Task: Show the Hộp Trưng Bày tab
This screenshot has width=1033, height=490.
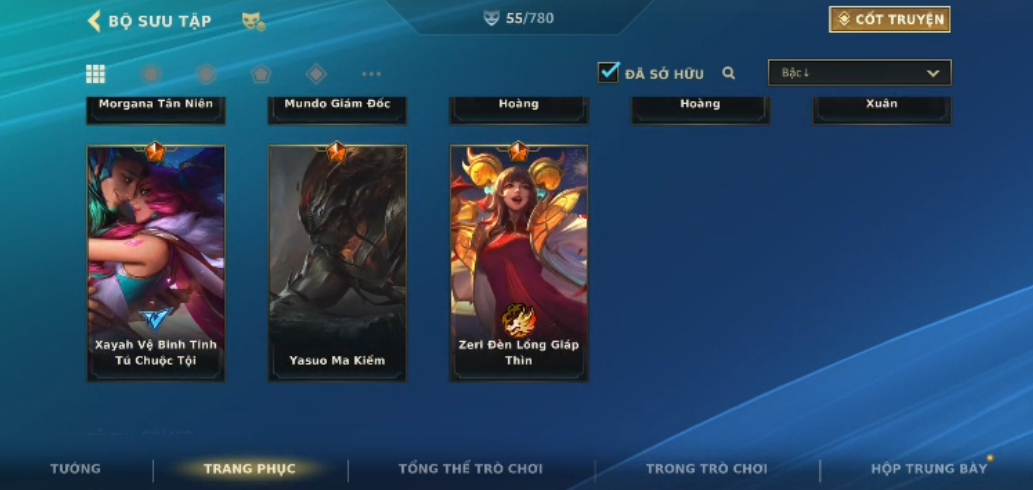Action: pos(928,469)
